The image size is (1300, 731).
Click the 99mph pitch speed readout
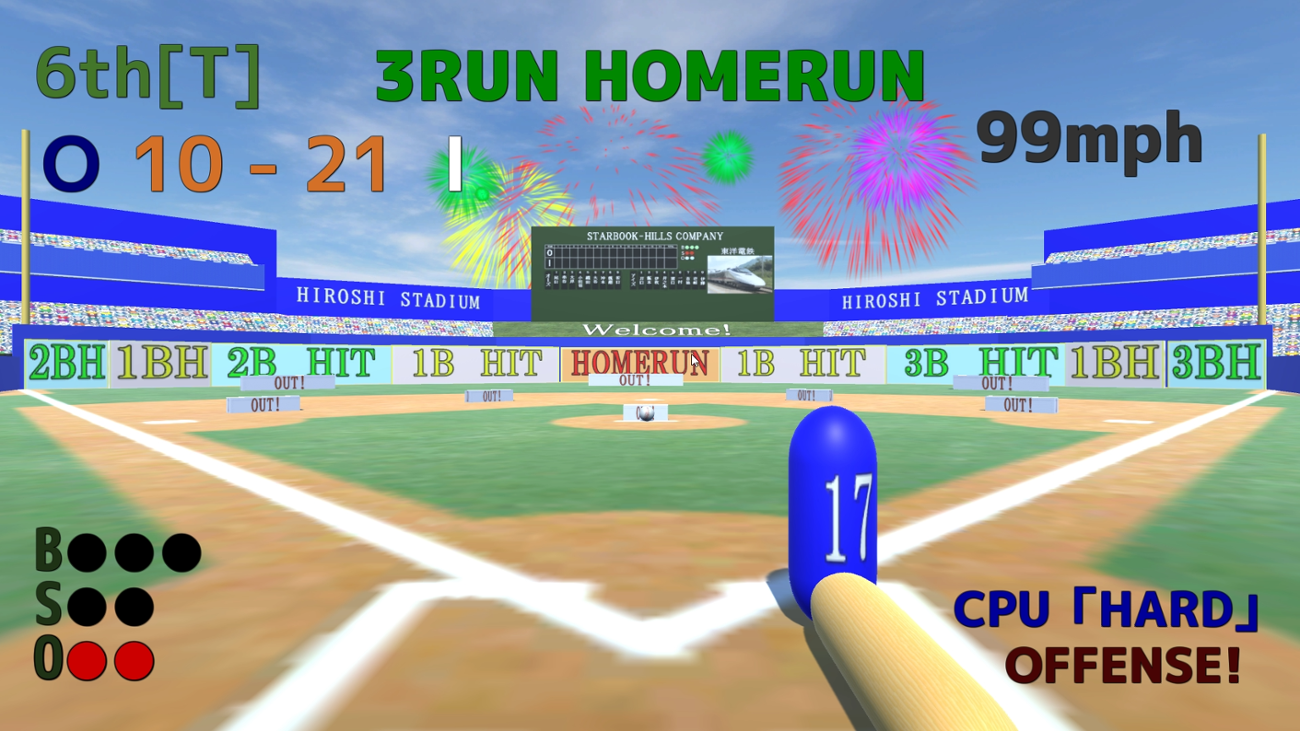1088,139
